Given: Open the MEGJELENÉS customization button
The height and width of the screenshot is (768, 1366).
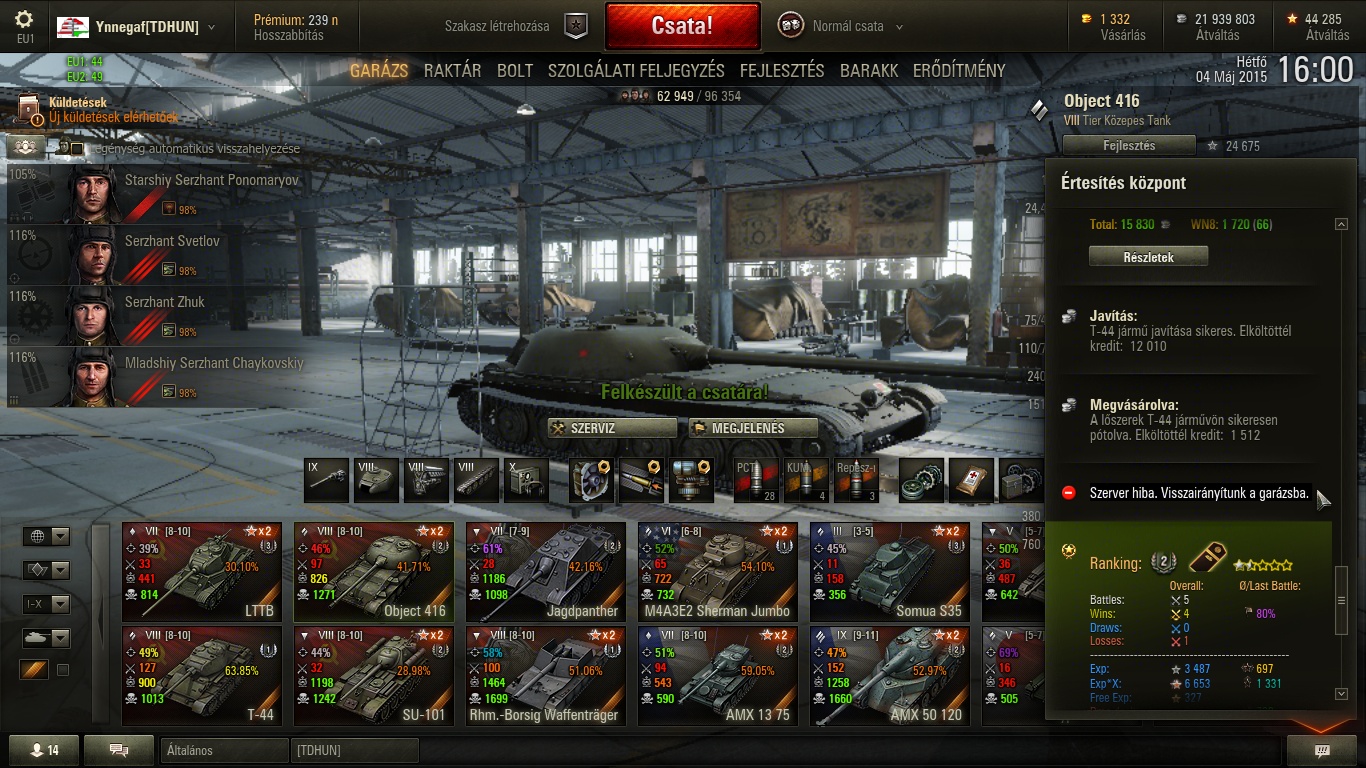Looking at the screenshot, I should (x=753, y=428).
